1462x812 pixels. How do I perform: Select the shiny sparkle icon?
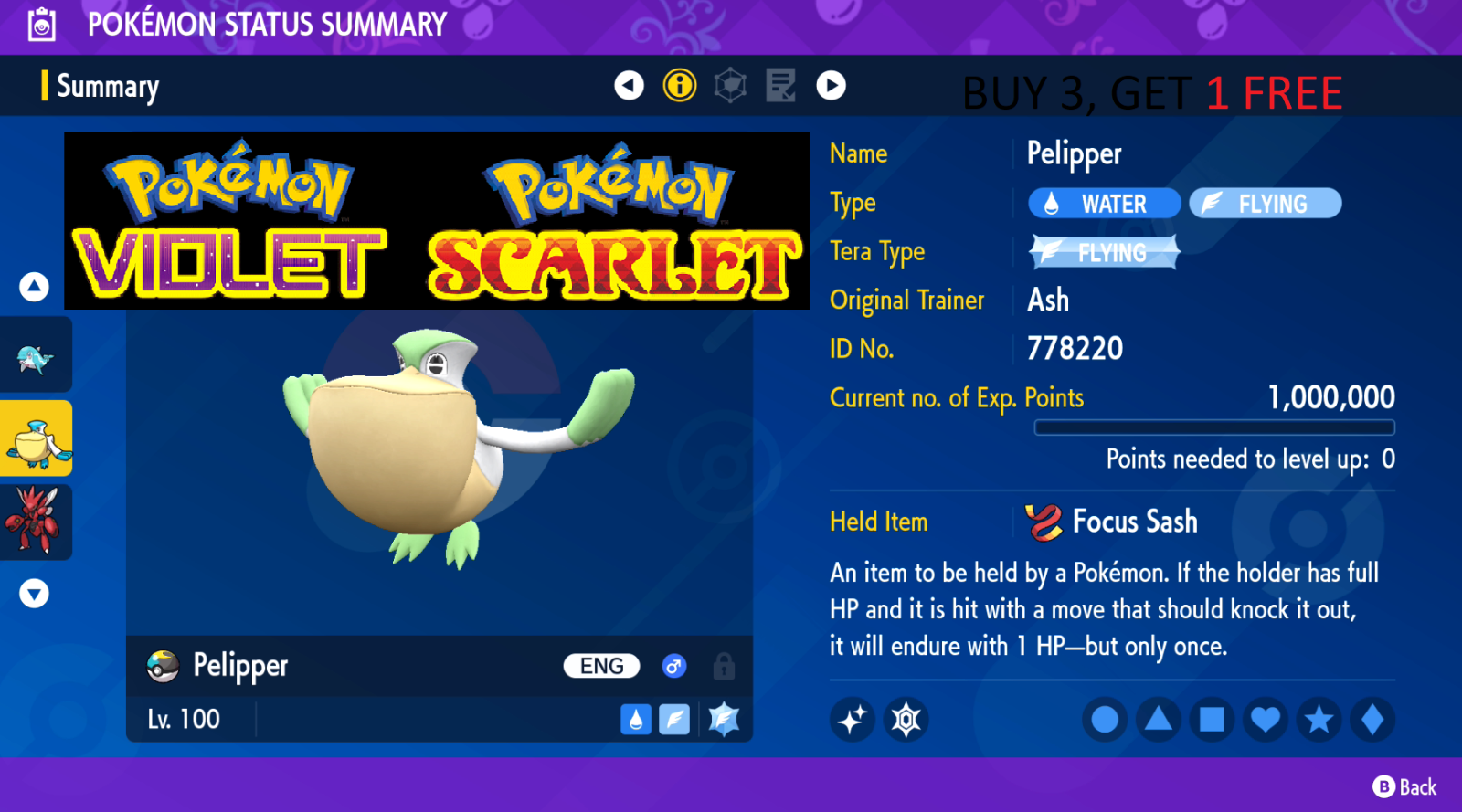851,719
